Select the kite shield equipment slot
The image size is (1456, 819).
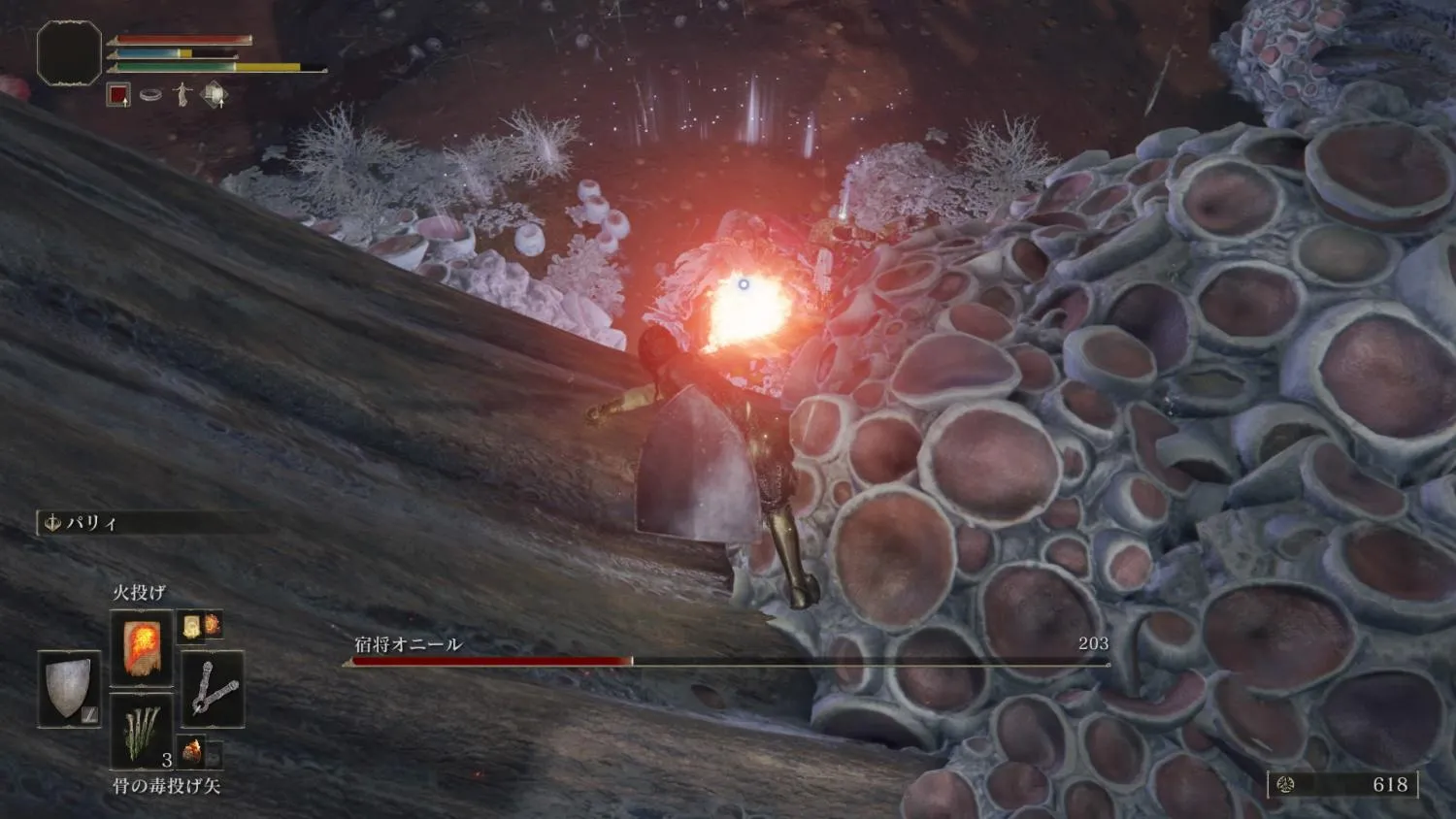69,688
